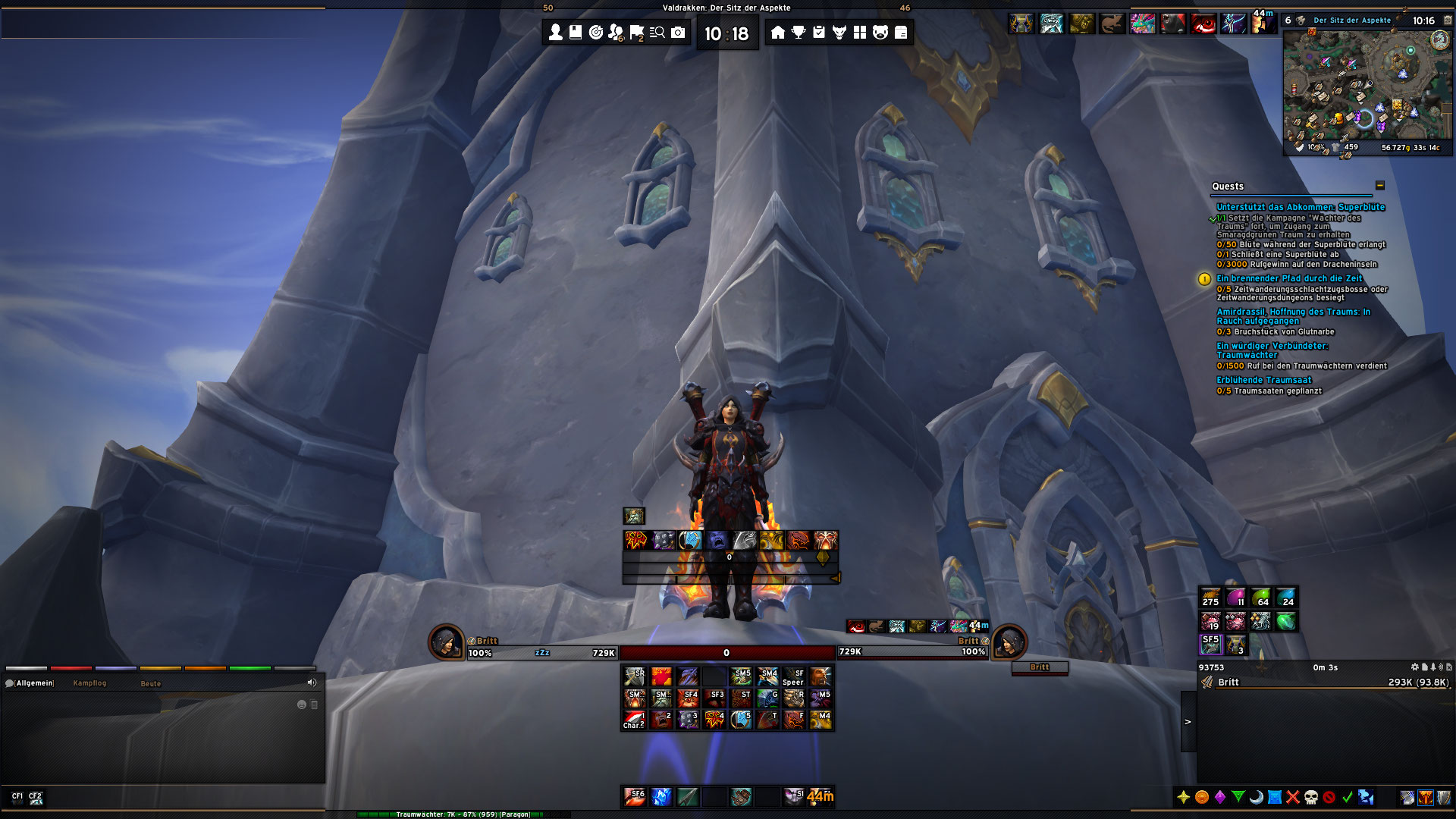Activate the ability bound to key 4
Image resolution: width=1456 pixels, height=819 pixels.
pyautogui.click(x=715, y=719)
